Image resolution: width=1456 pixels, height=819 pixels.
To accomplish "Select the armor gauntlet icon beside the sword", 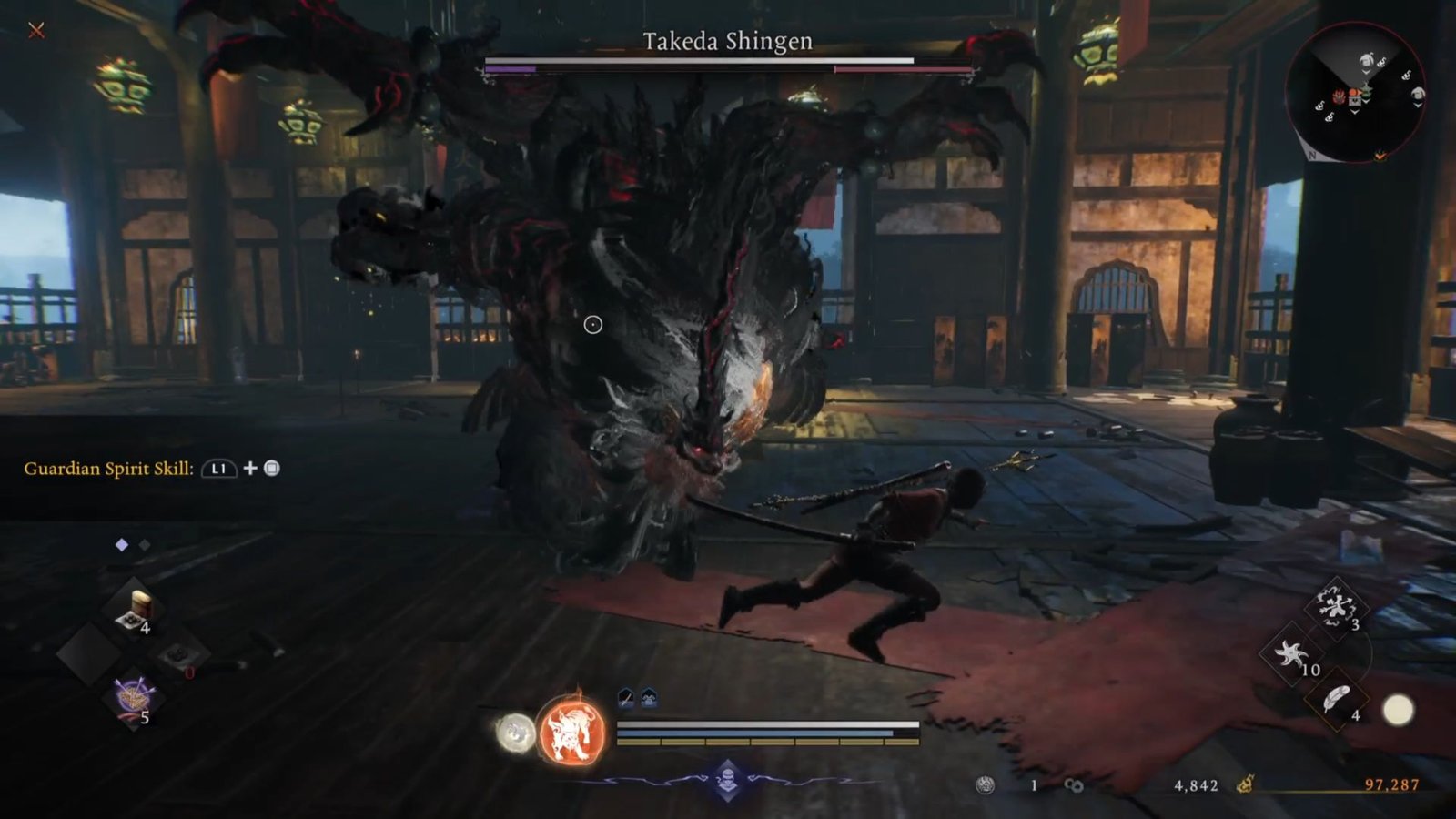I will click(650, 697).
